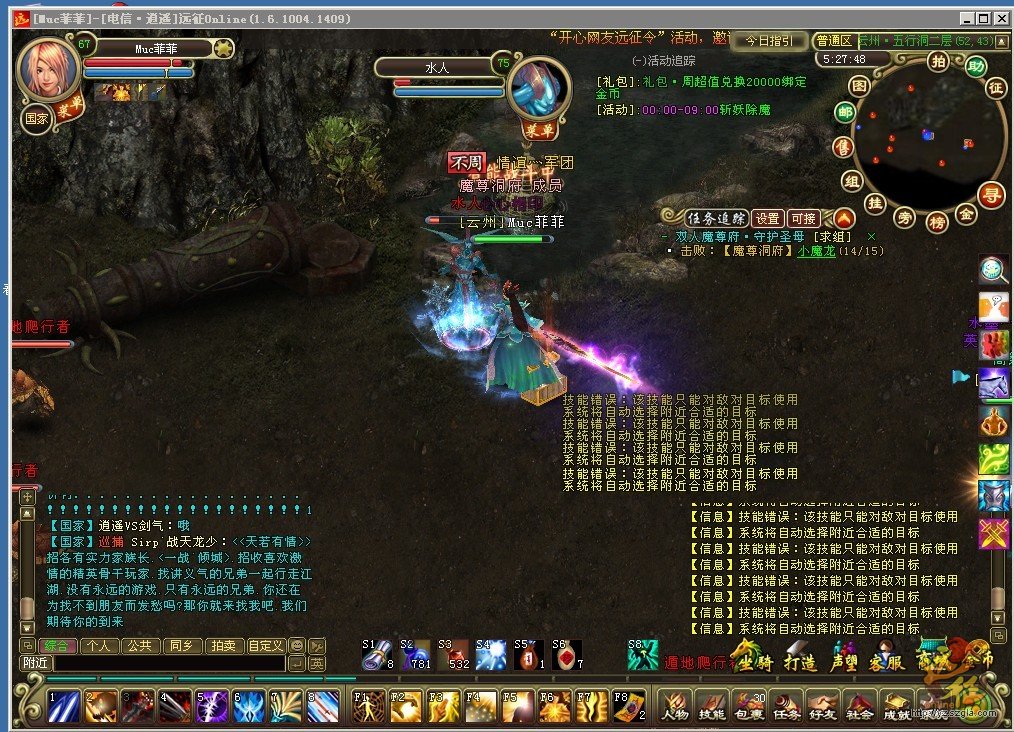This screenshot has height=732, width=1014.
Task: Click the 组 team button
Action: pyautogui.click(x=852, y=181)
